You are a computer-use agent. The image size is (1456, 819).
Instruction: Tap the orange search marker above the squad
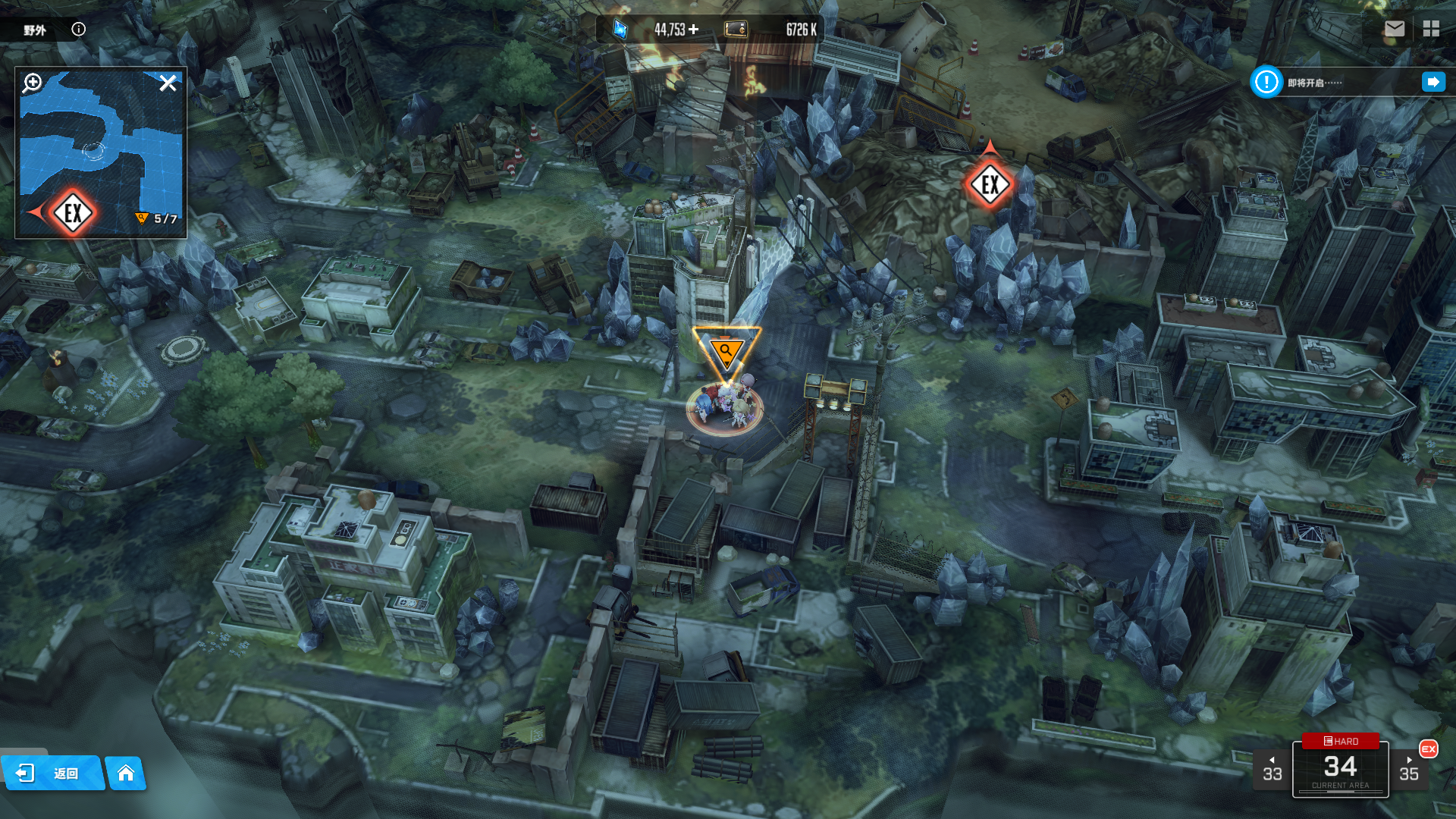(x=726, y=351)
